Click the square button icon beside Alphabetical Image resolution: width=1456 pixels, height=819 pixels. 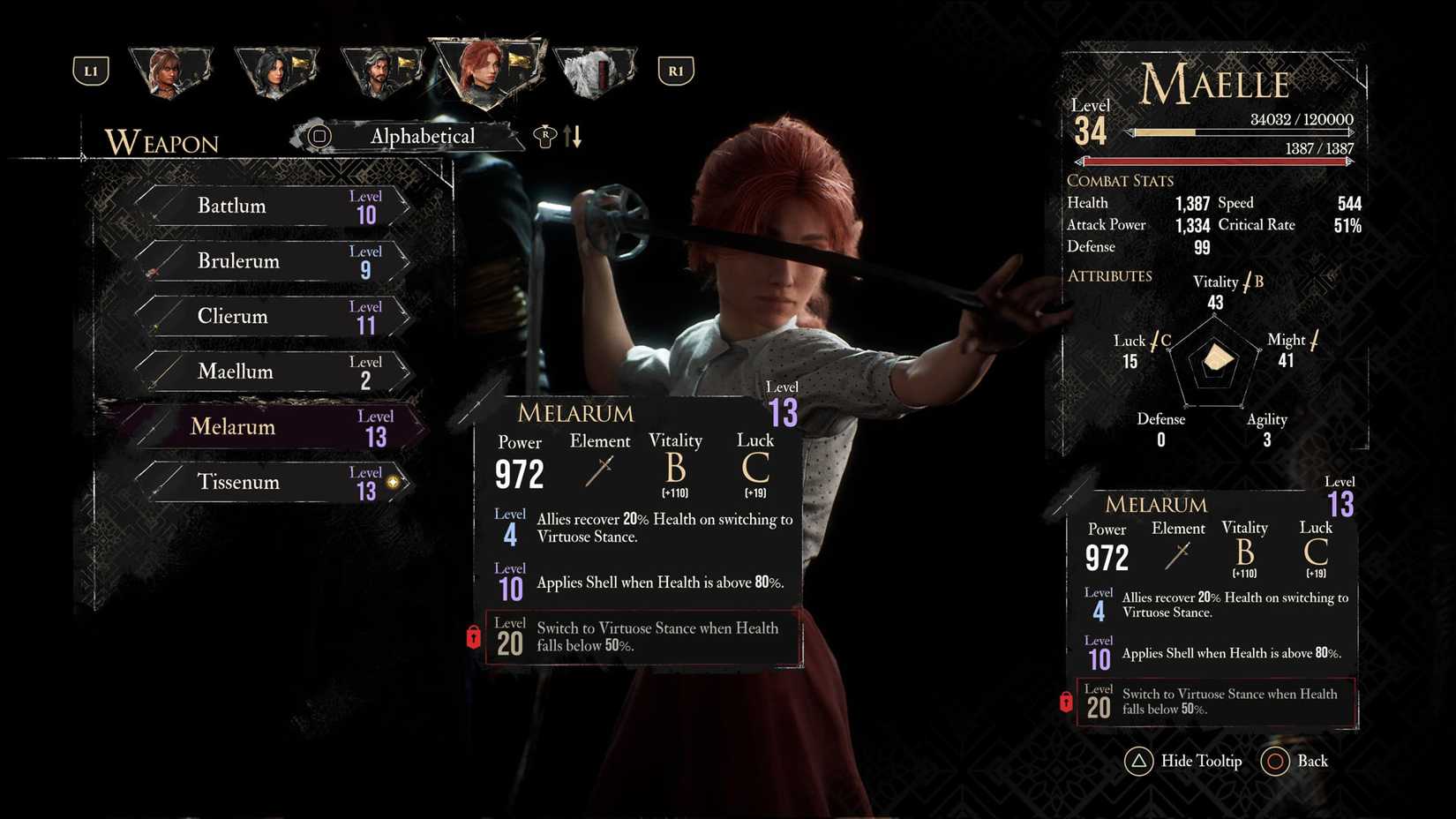point(318,137)
